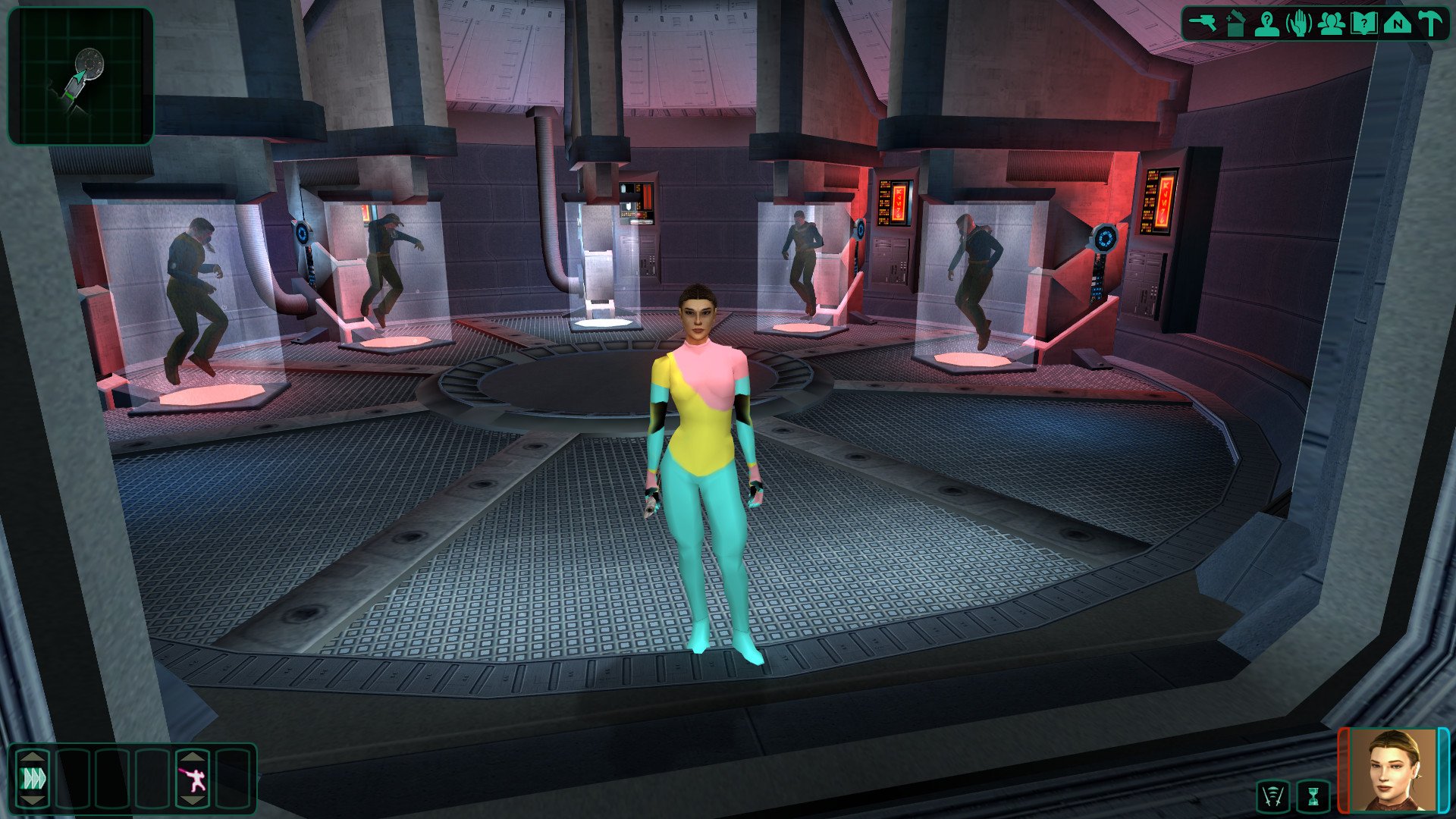The width and height of the screenshot is (1456, 819).
Task: Activate the pink fighter stance action
Action: [x=194, y=778]
